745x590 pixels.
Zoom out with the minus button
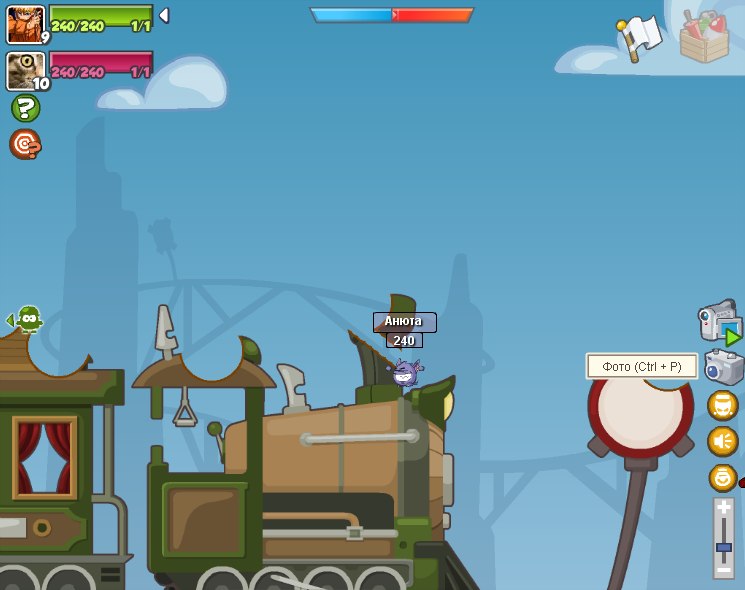pos(723,568)
